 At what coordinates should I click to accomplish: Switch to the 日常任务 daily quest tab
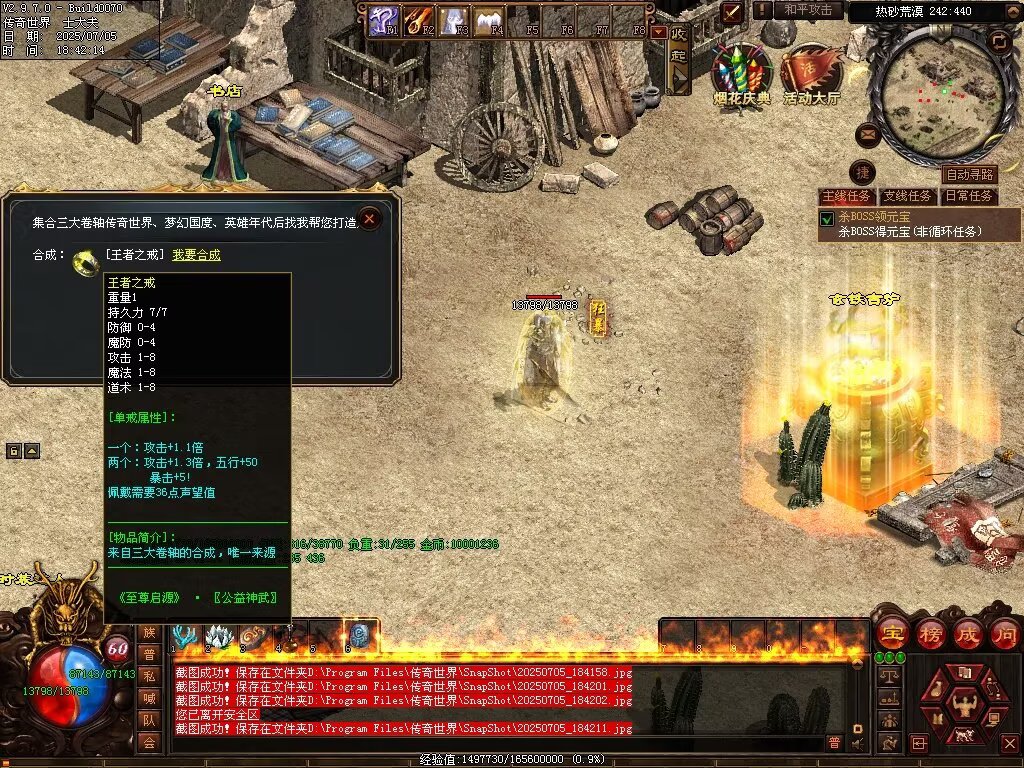[969, 196]
